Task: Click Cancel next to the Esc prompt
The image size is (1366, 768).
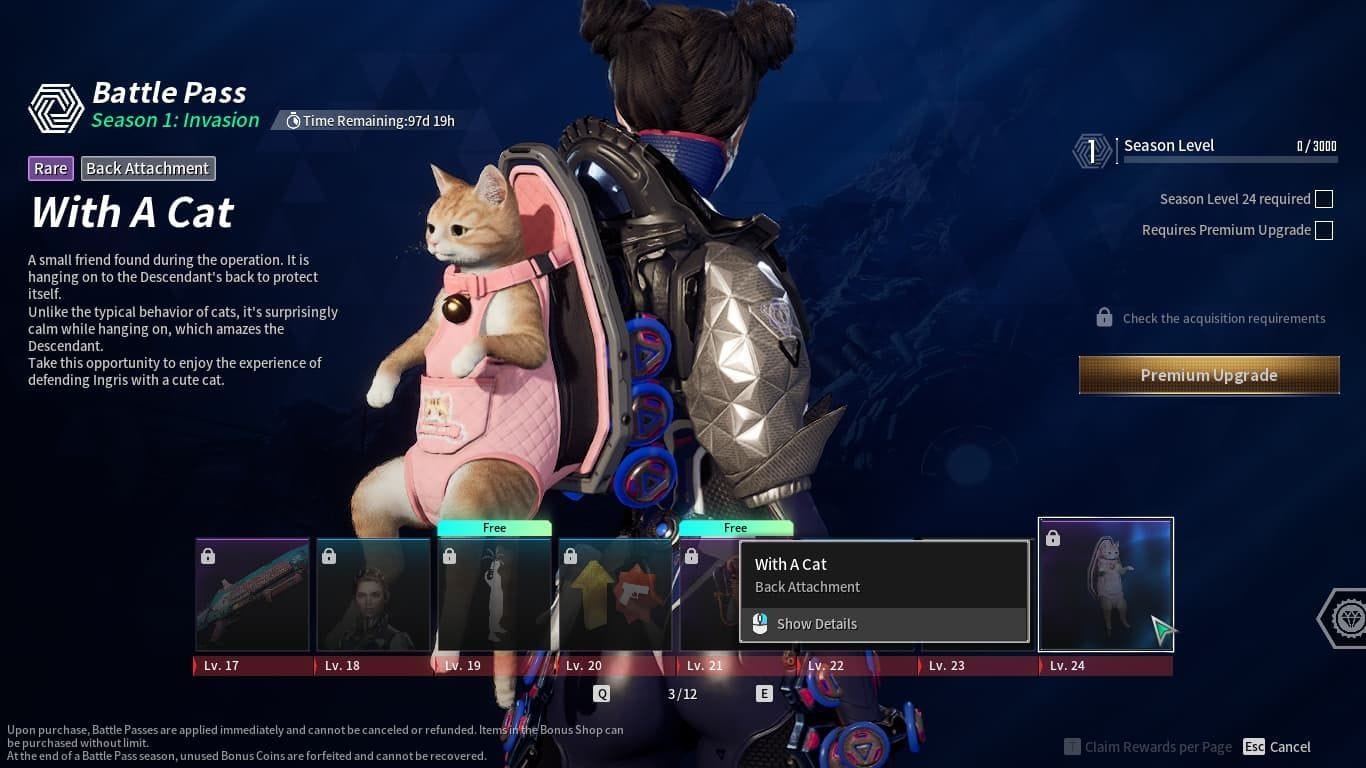Action: coord(1289,746)
